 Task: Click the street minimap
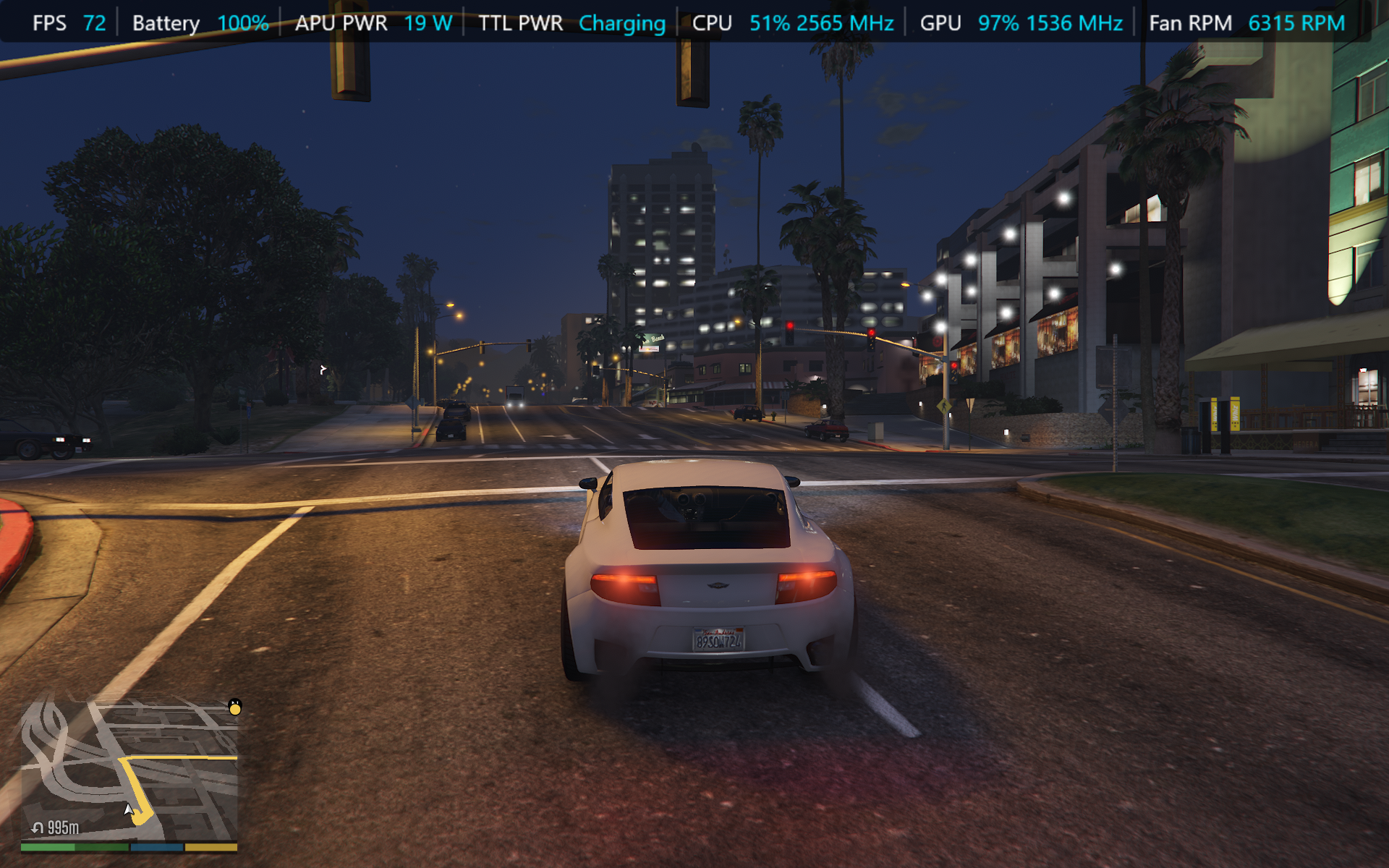(129, 770)
